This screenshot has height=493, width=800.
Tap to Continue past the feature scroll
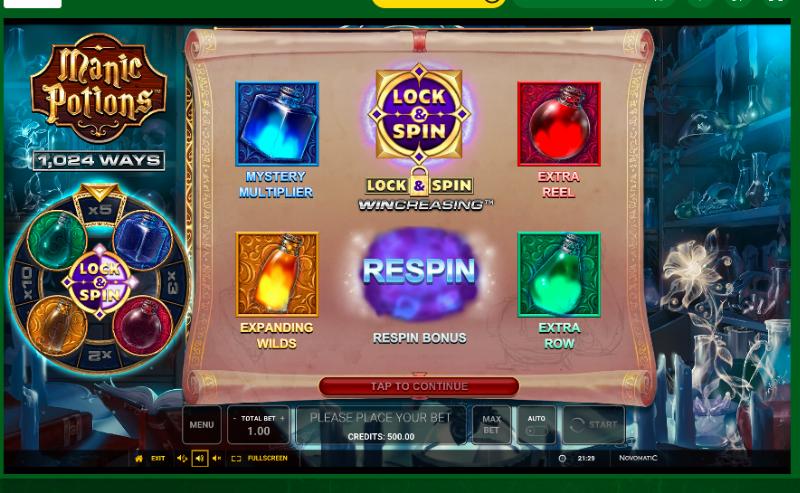(x=419, y=386)
